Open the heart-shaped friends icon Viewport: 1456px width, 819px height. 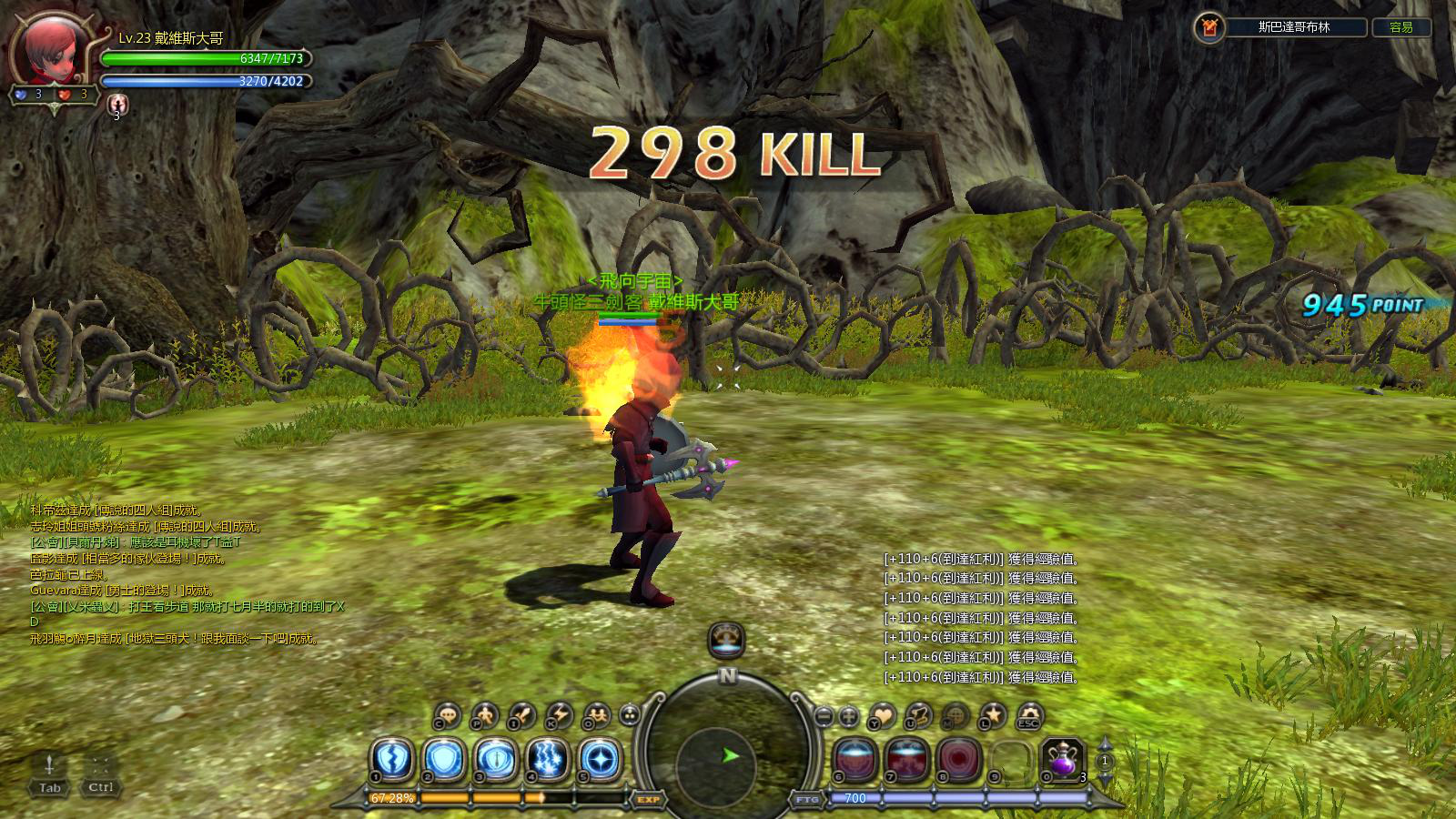882,715
